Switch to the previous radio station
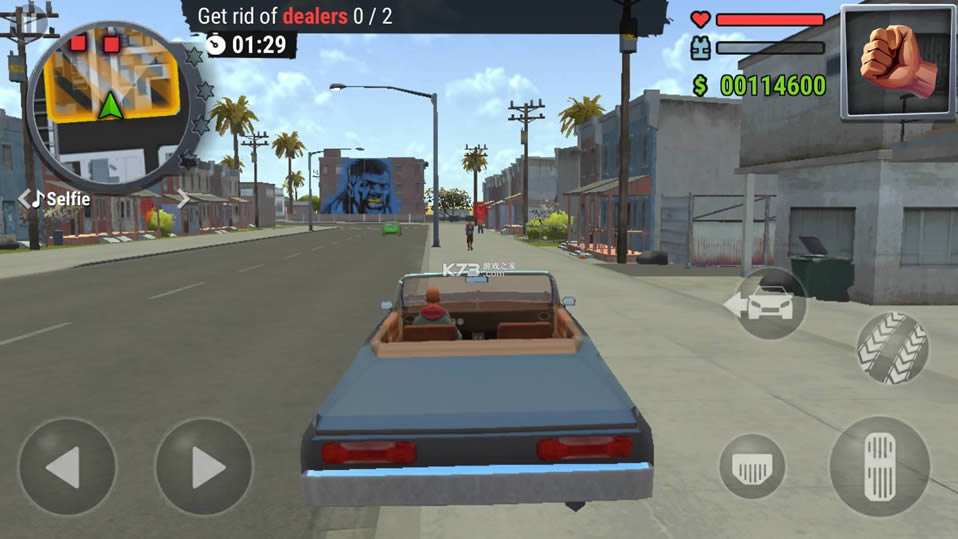Viewport: 958px width, 539px height. point(24,200)
